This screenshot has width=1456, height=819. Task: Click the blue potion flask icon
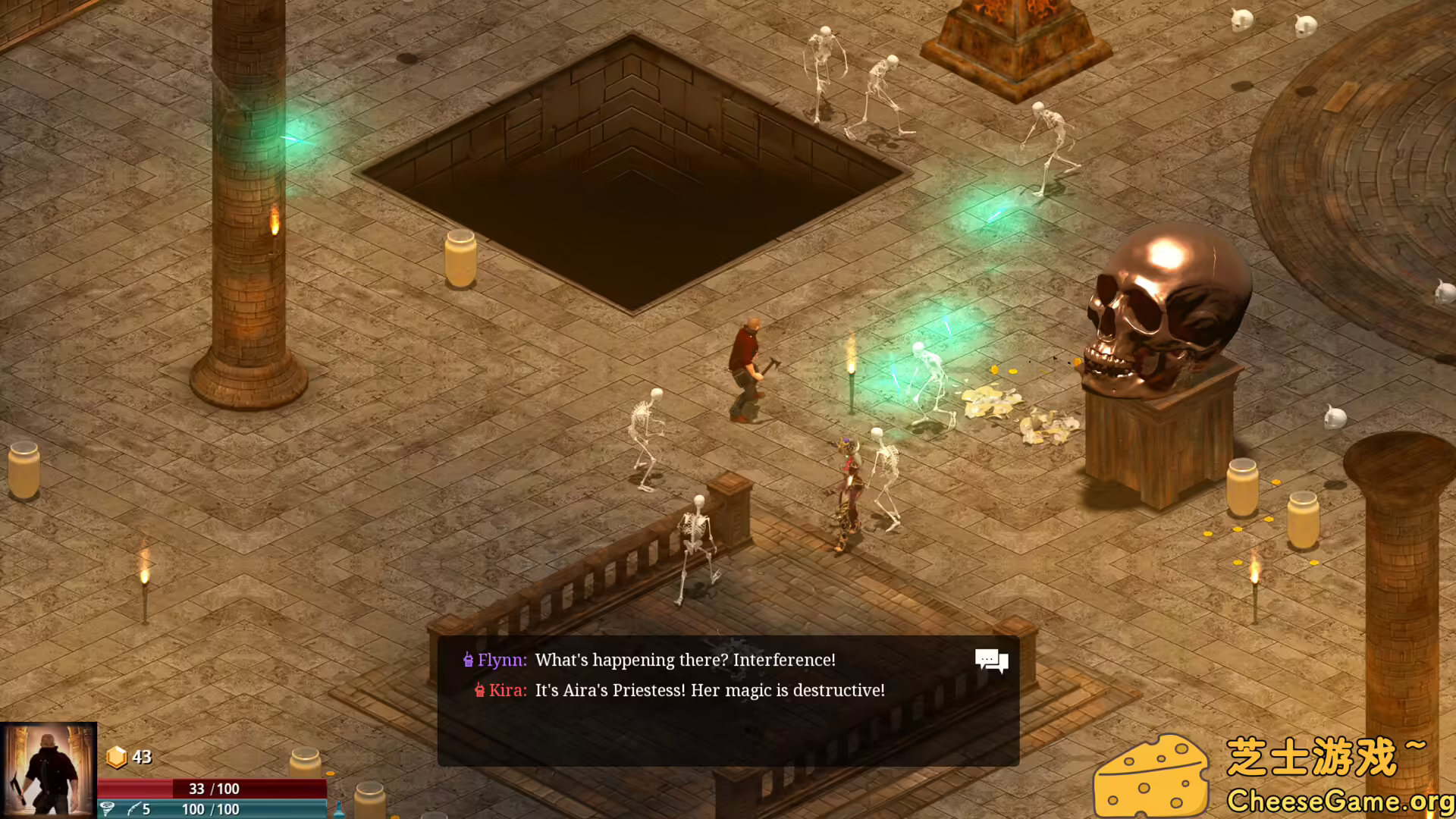(x=339, y=809)
